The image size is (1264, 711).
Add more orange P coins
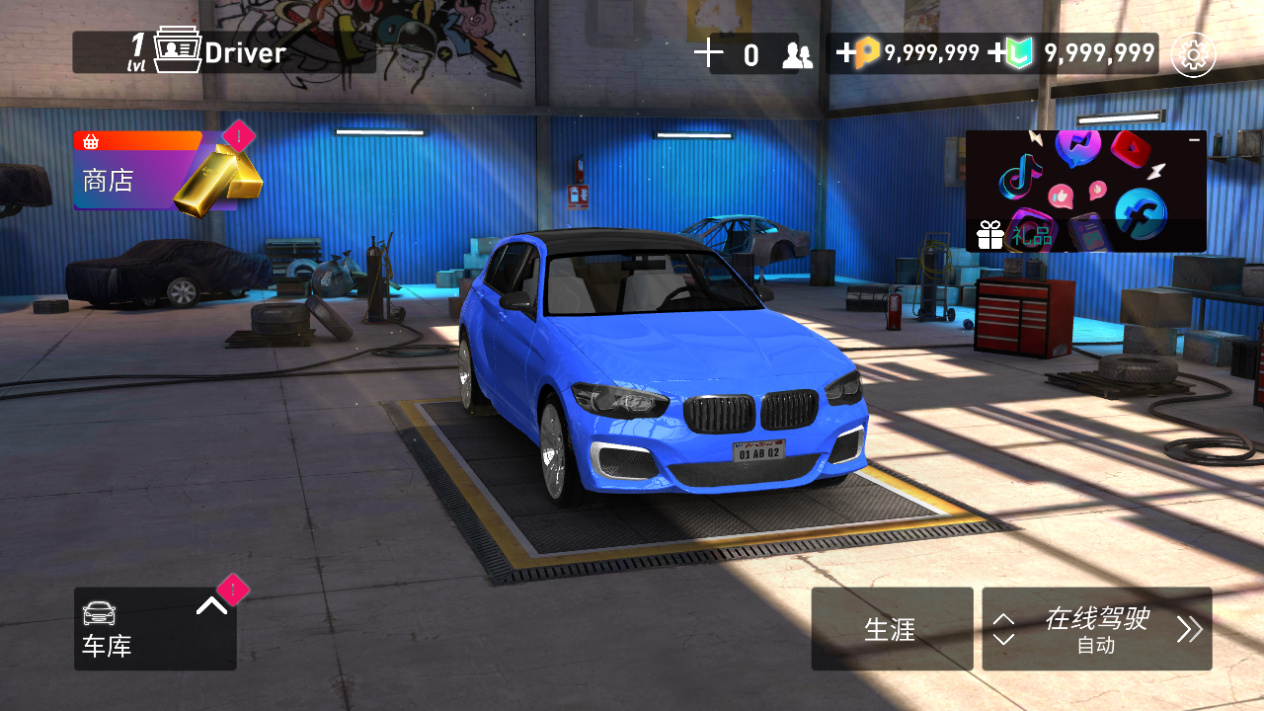(846, 54)
